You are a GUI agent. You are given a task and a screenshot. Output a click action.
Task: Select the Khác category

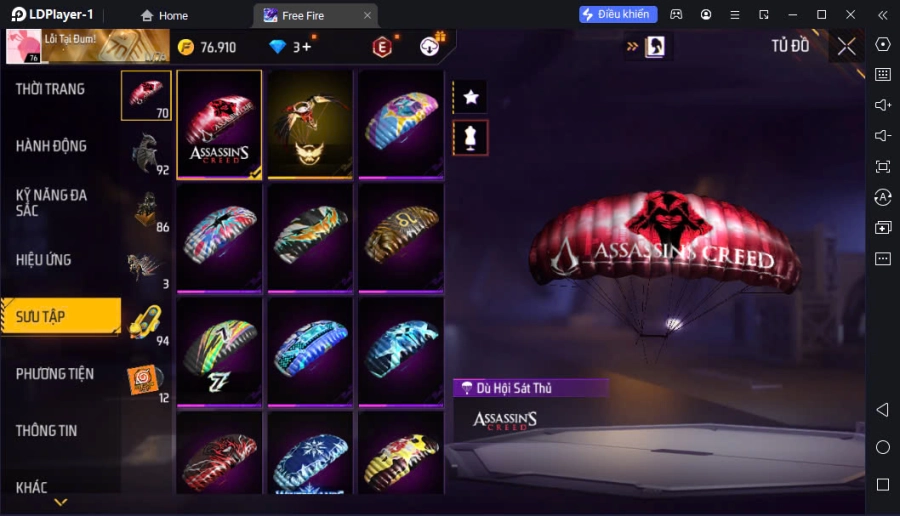32,487
